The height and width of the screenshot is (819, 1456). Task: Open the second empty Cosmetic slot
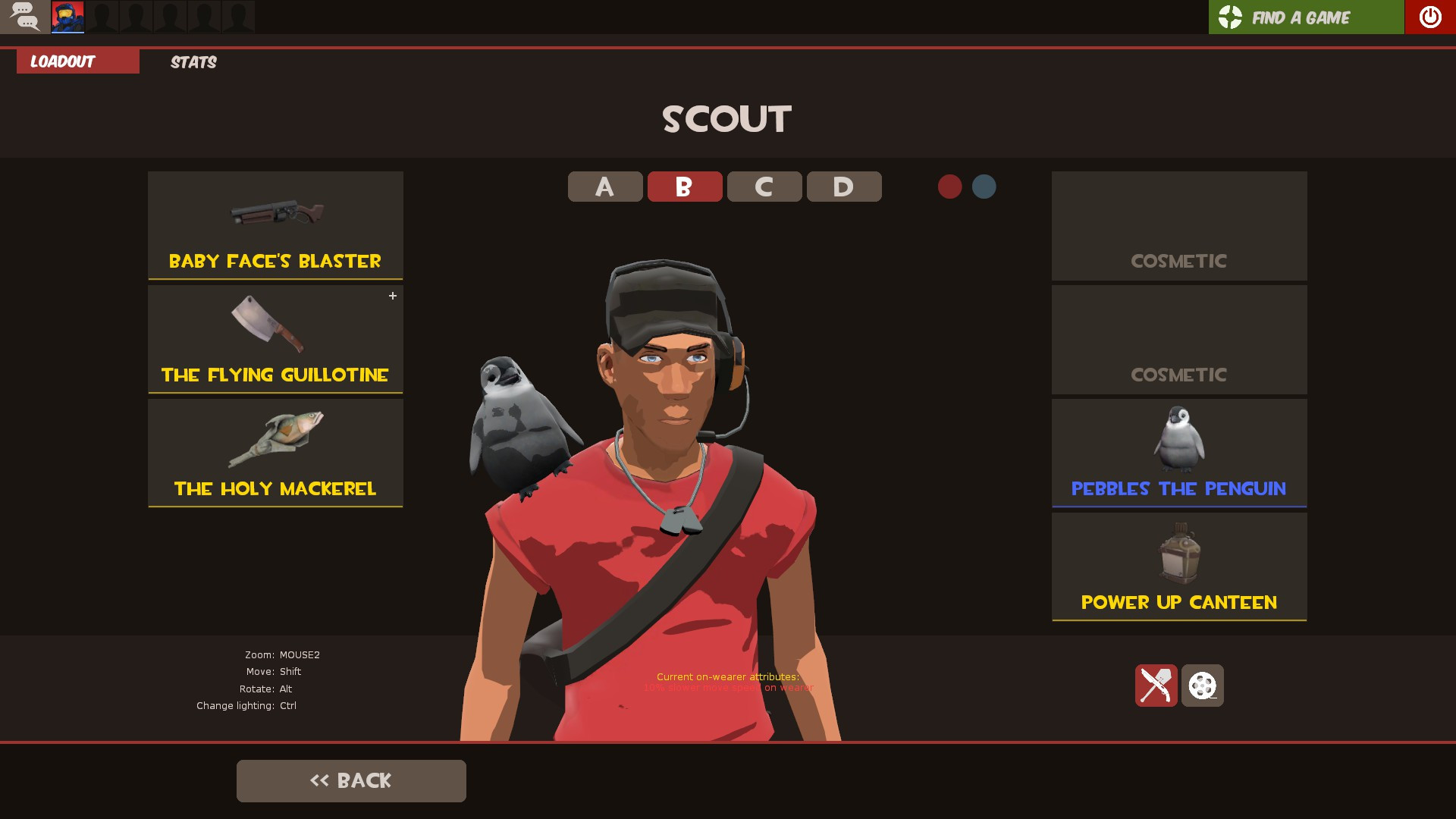pos(1179,340)
